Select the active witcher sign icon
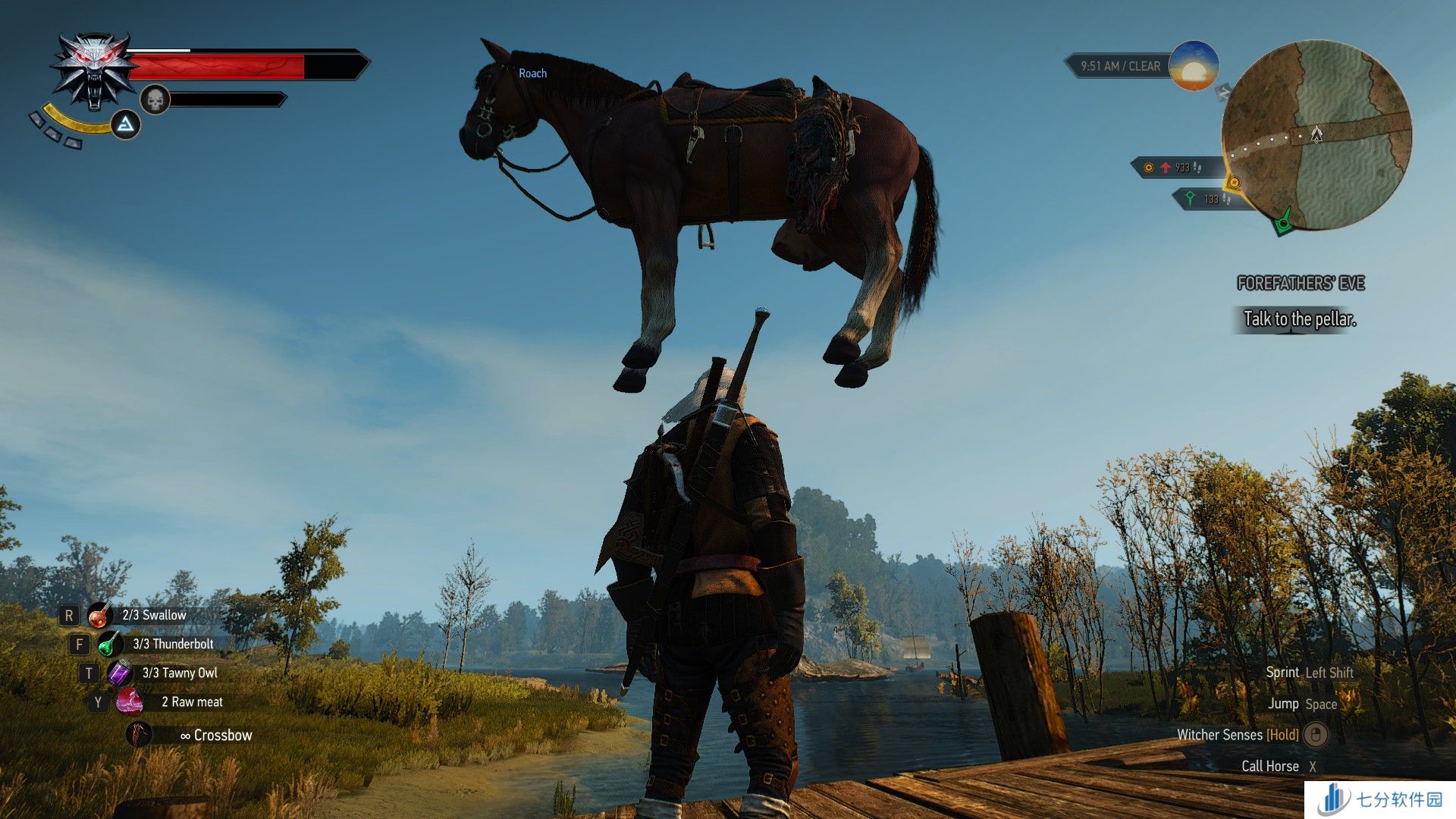This screenshot has width=1456, height=819. tap(126, 124)
